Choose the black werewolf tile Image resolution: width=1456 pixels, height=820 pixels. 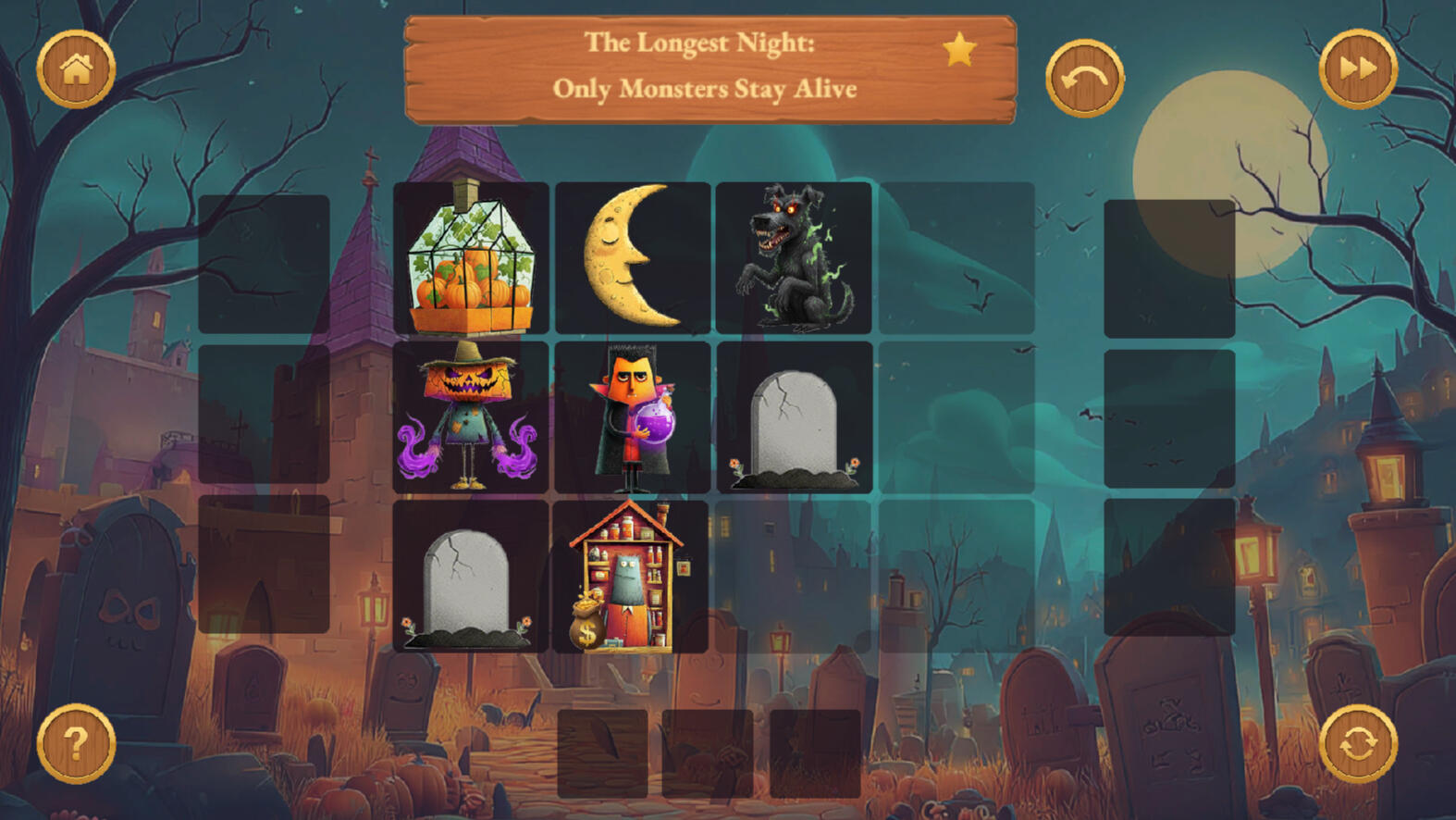click(x=794, y=258)
